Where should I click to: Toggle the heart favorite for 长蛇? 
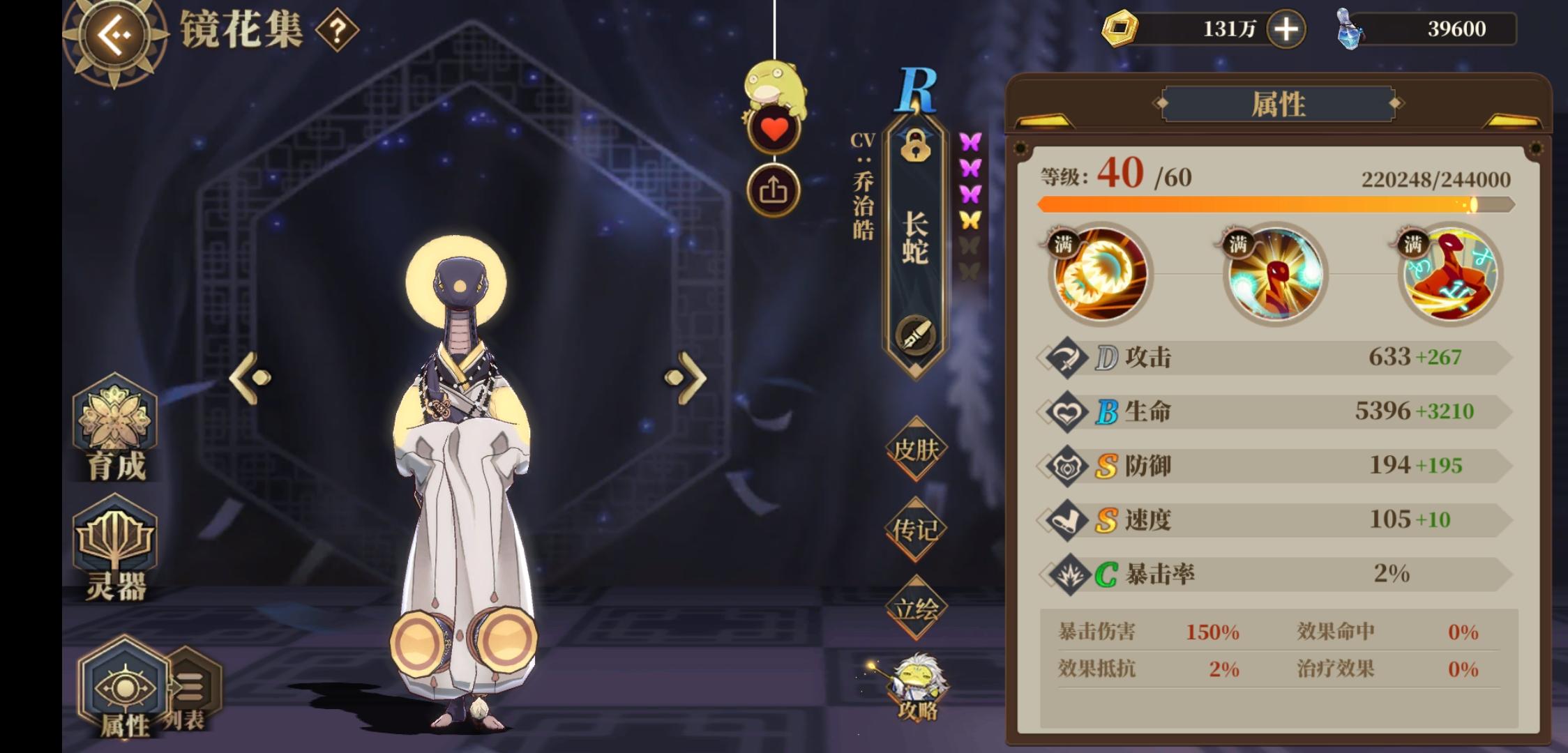(x=774, y=130)
